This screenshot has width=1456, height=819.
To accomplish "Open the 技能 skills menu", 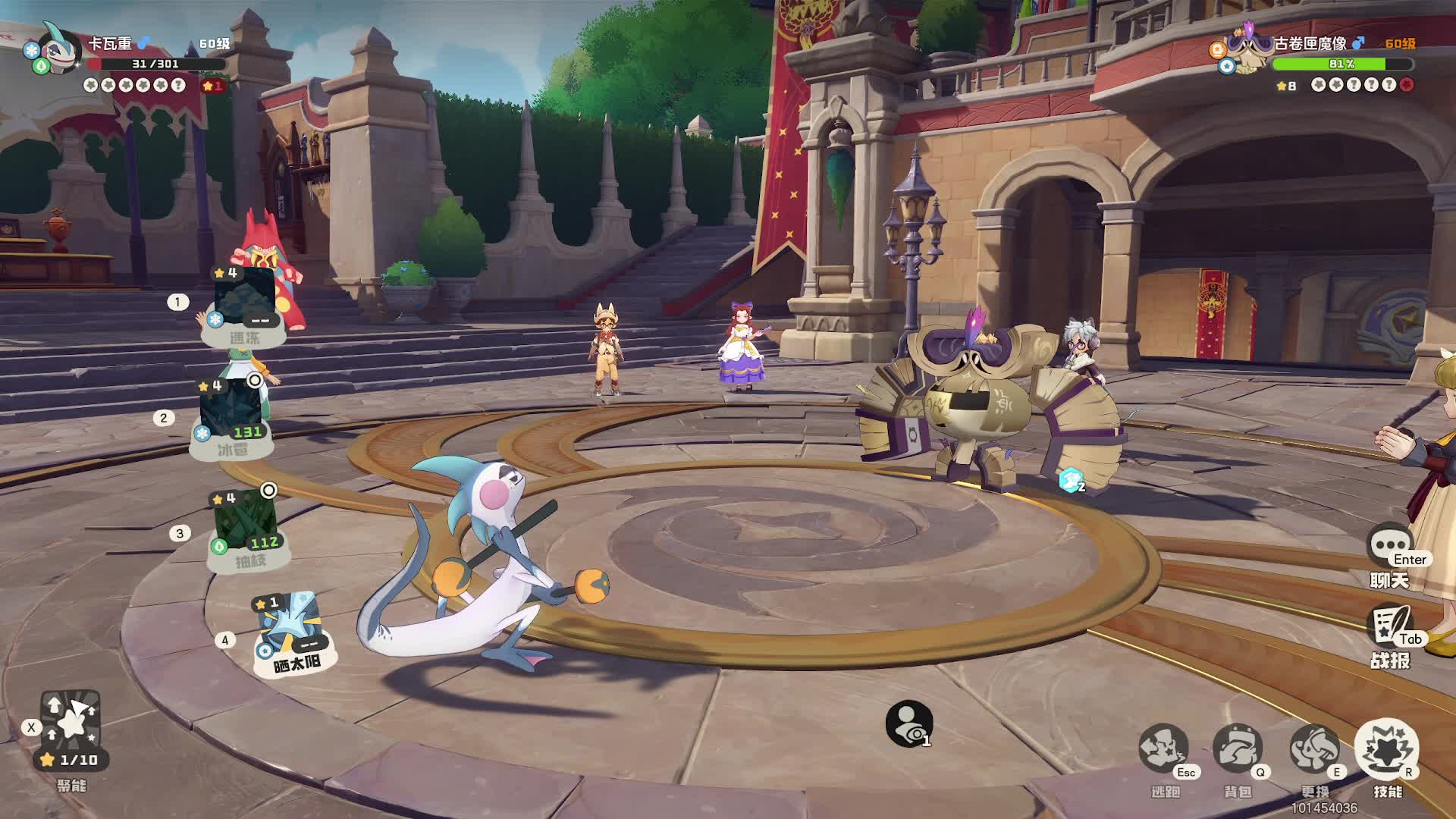I will (x=1387, y=750).
